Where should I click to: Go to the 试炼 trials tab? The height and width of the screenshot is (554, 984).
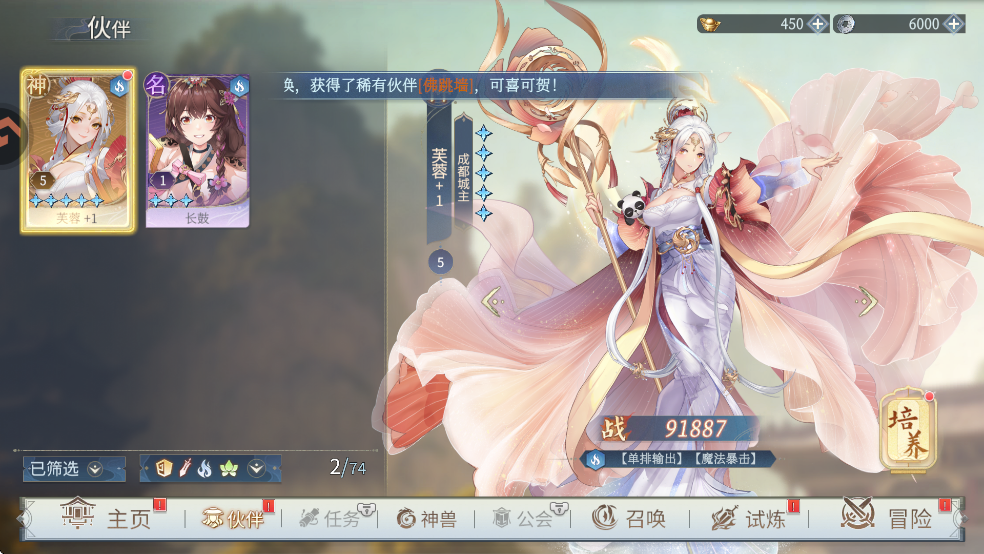748,518
